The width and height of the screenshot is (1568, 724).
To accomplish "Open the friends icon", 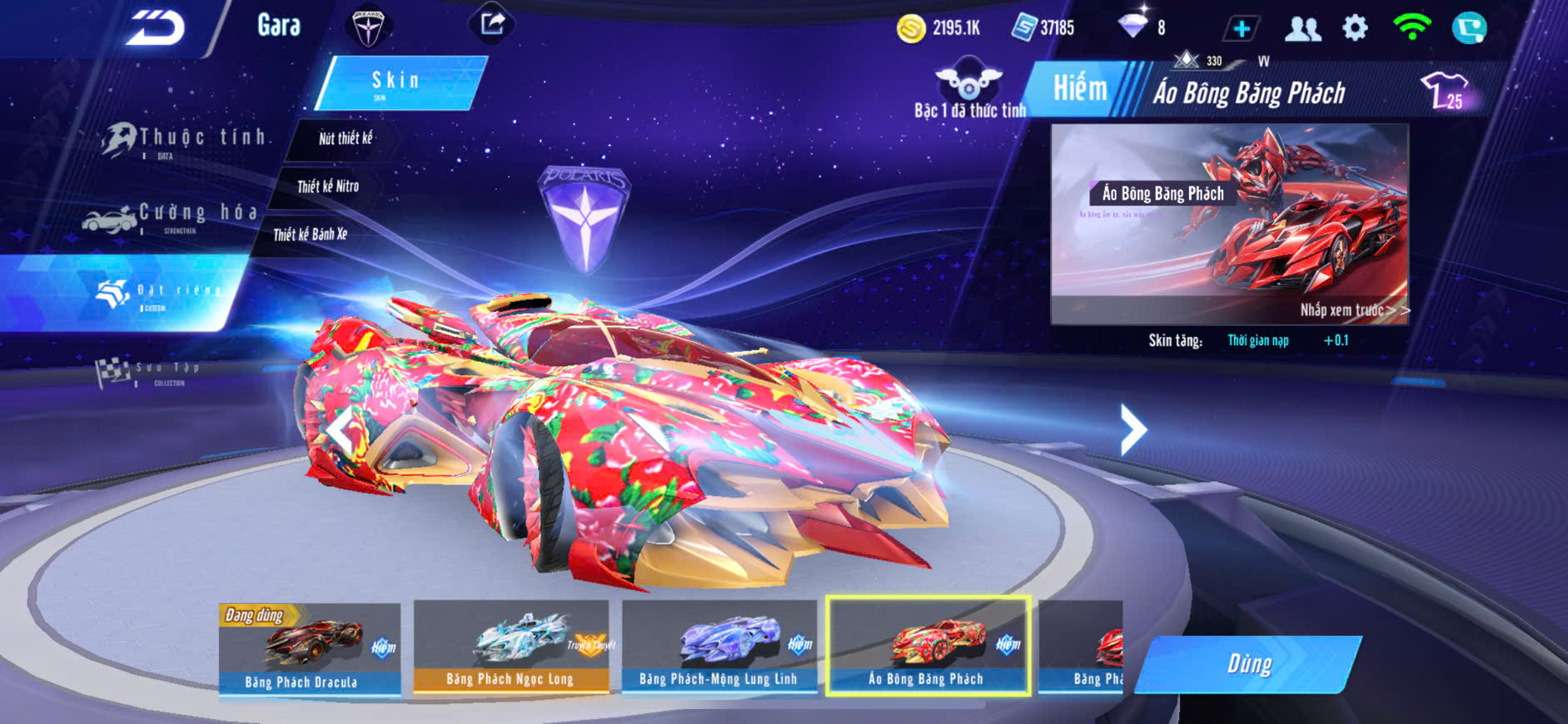I will tap(1302, 29).
